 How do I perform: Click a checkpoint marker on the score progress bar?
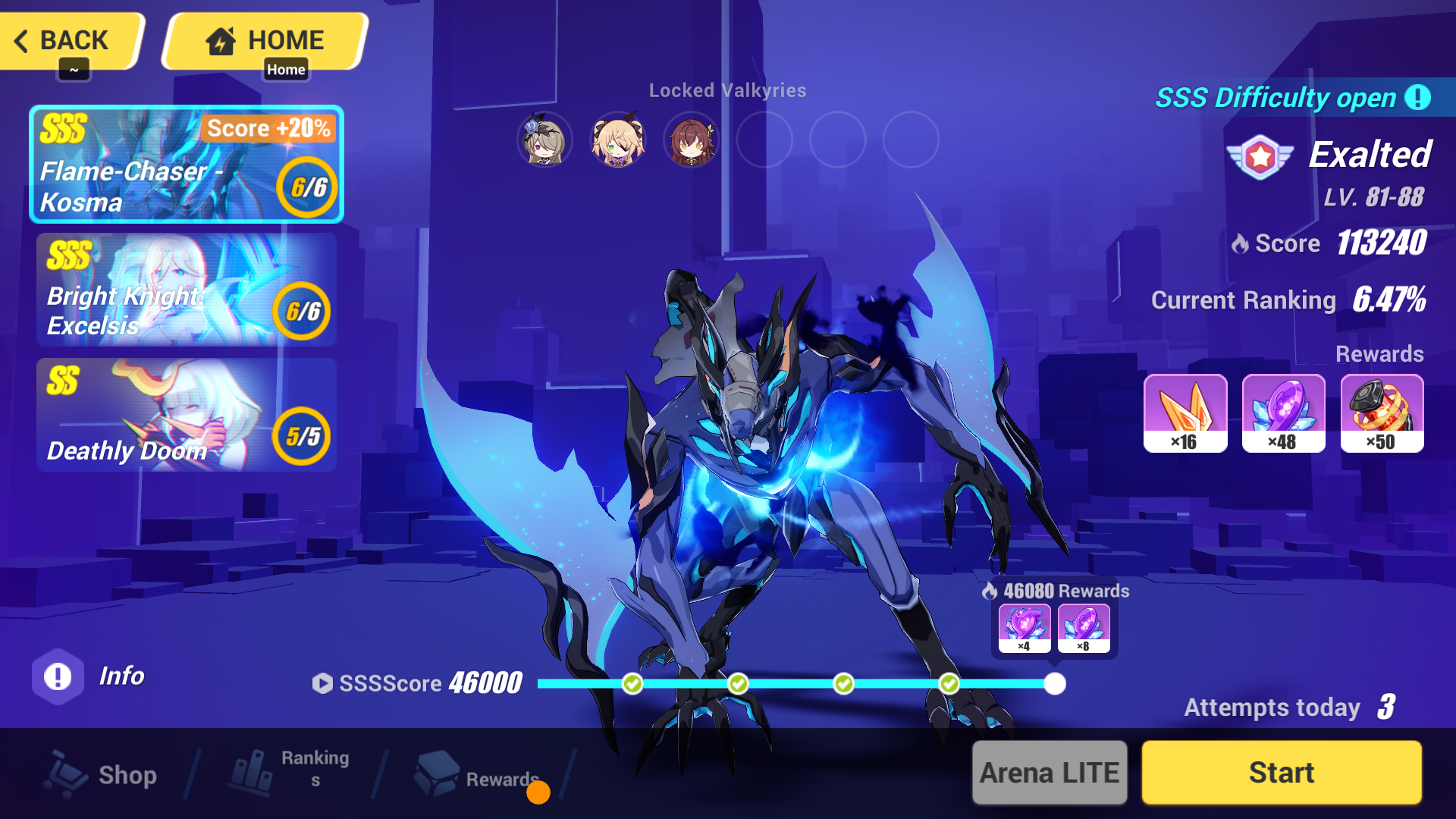pyautogui.click(x=632, y=683)
